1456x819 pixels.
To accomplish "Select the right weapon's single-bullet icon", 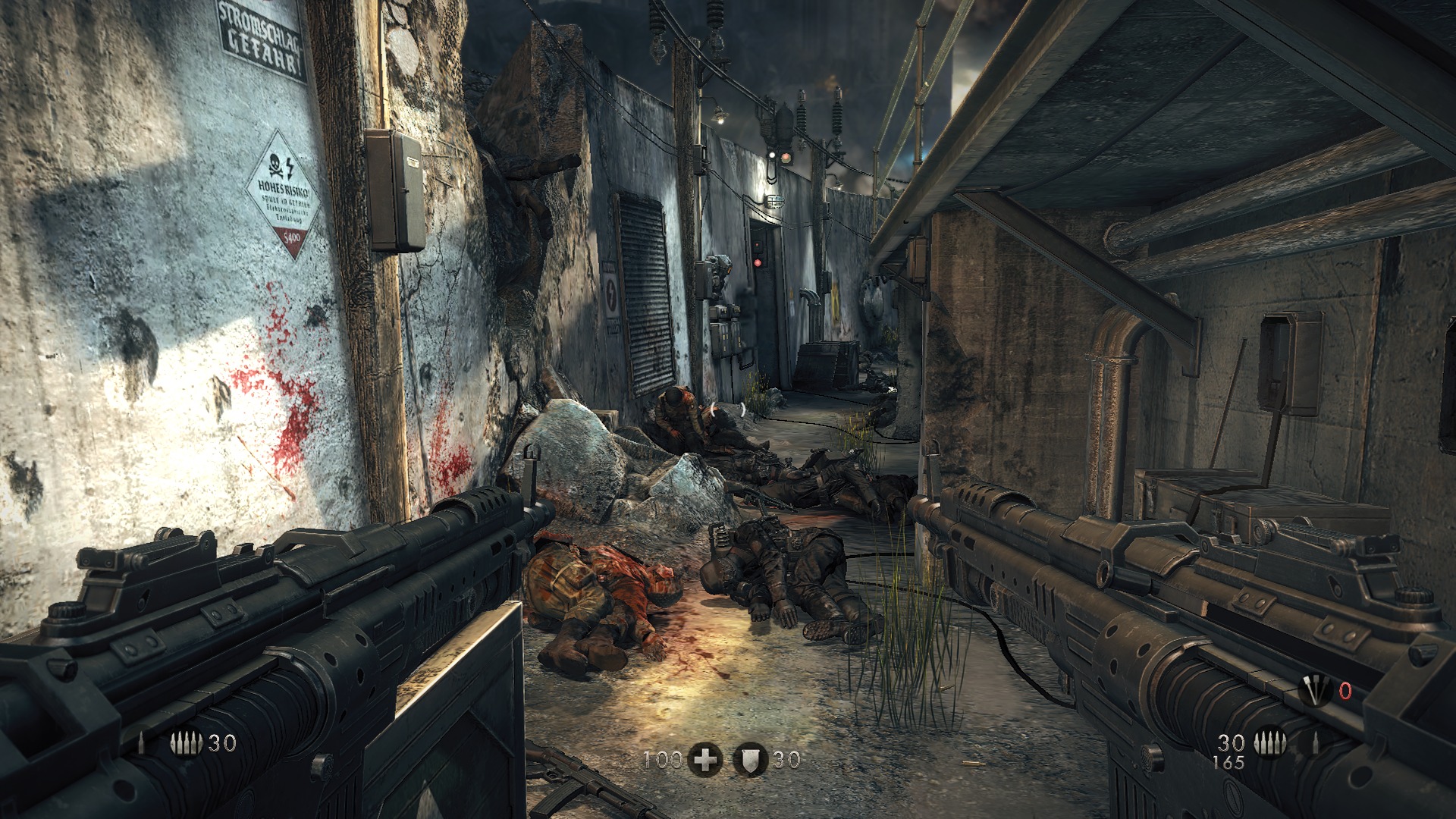I will [1316, 743].
